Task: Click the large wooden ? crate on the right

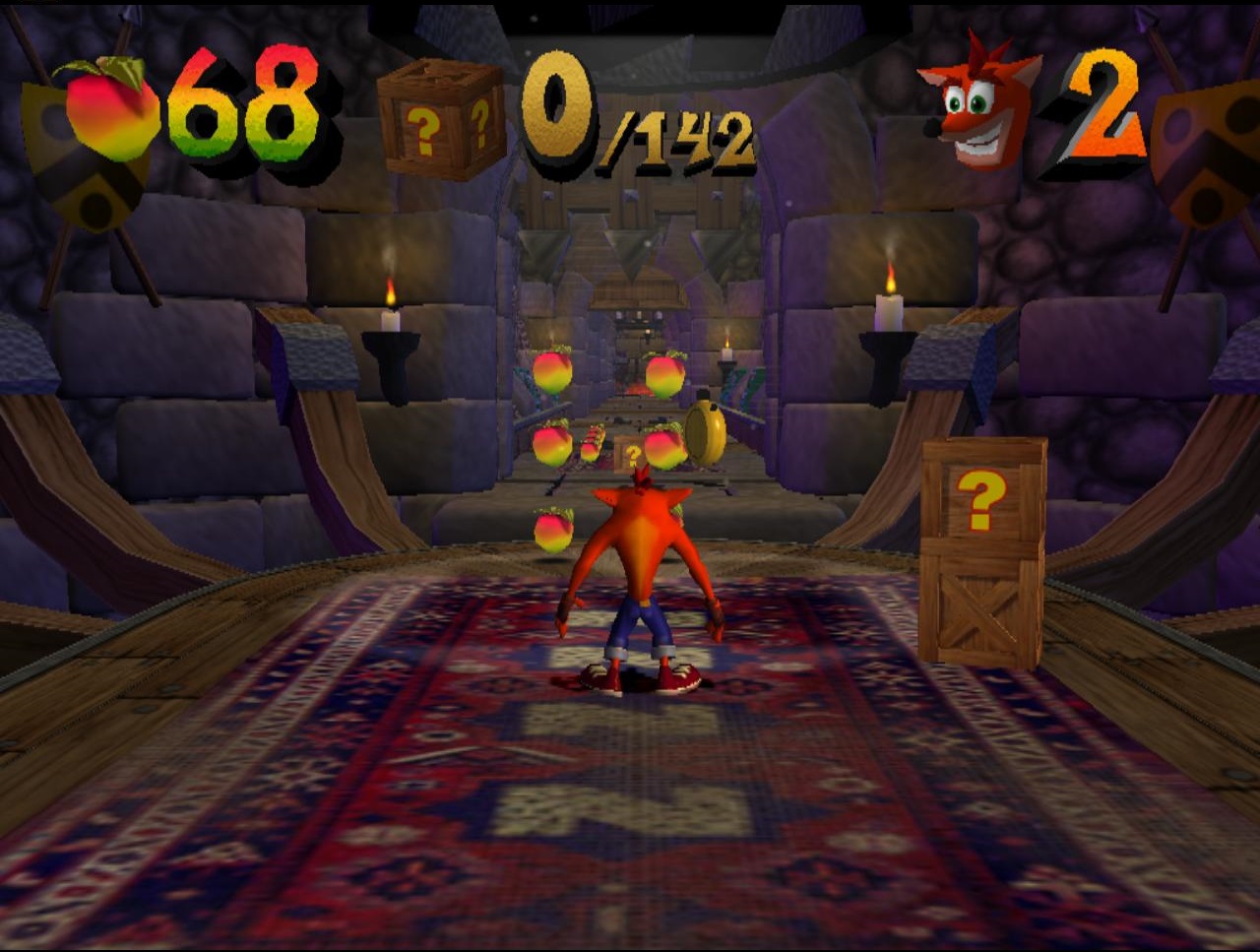Action: point(982,551)
